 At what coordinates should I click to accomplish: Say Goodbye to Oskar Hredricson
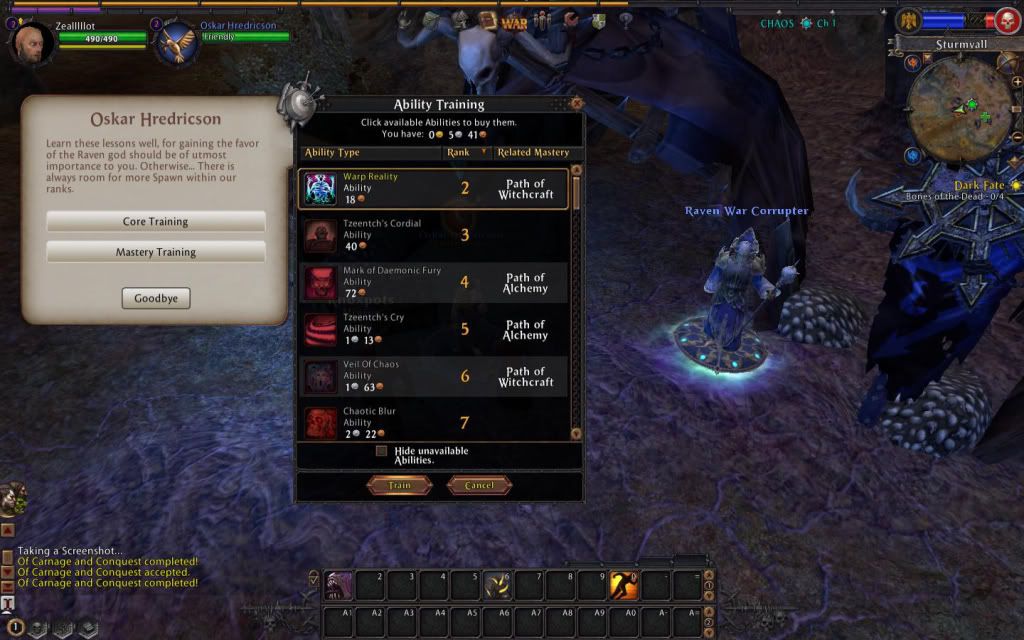coord(155,298)
